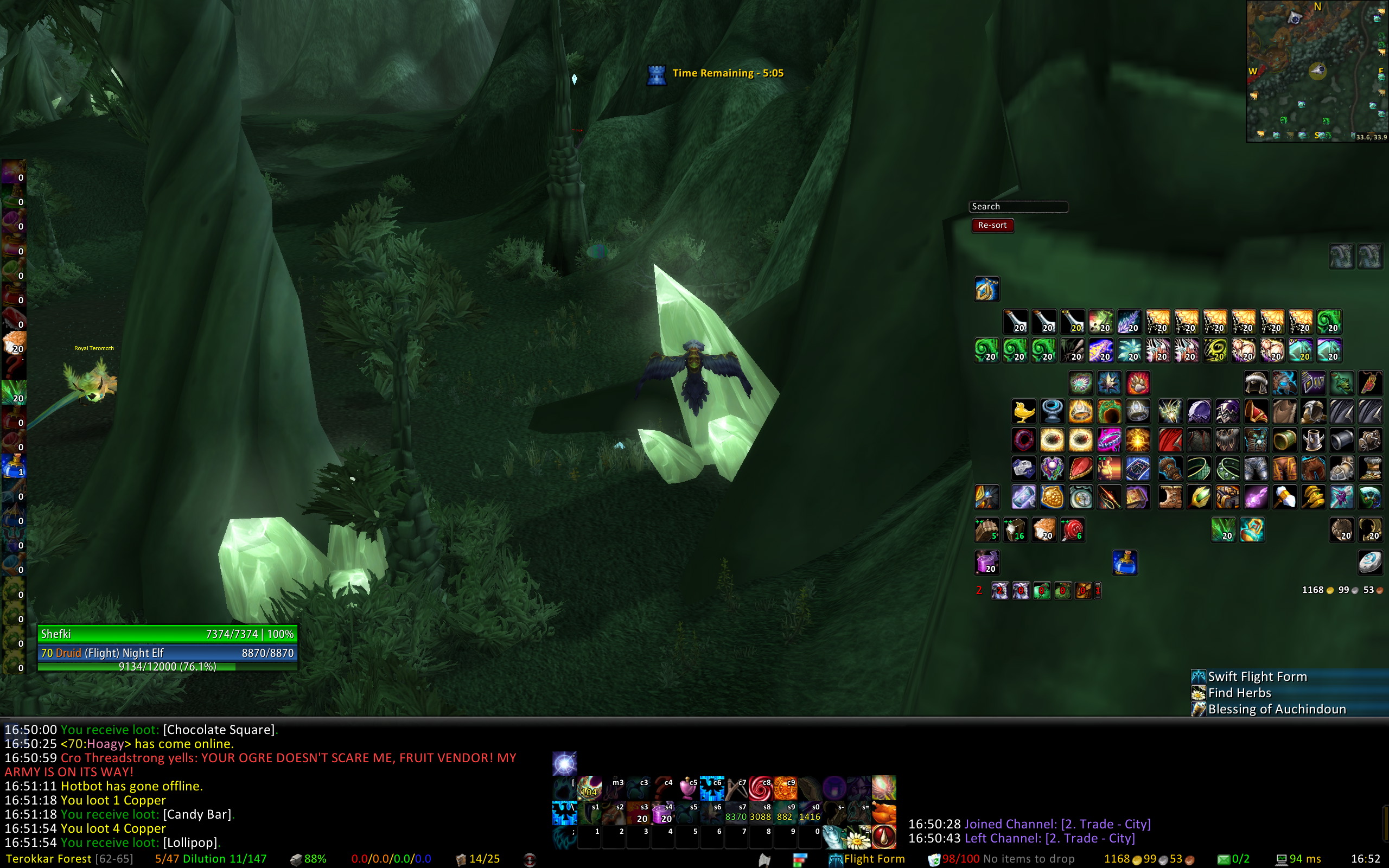The height and width of the screenshot is (868, 1389).
Task: Select the red paw print item
Action: pyautogui.click(x=1138, y=383)
